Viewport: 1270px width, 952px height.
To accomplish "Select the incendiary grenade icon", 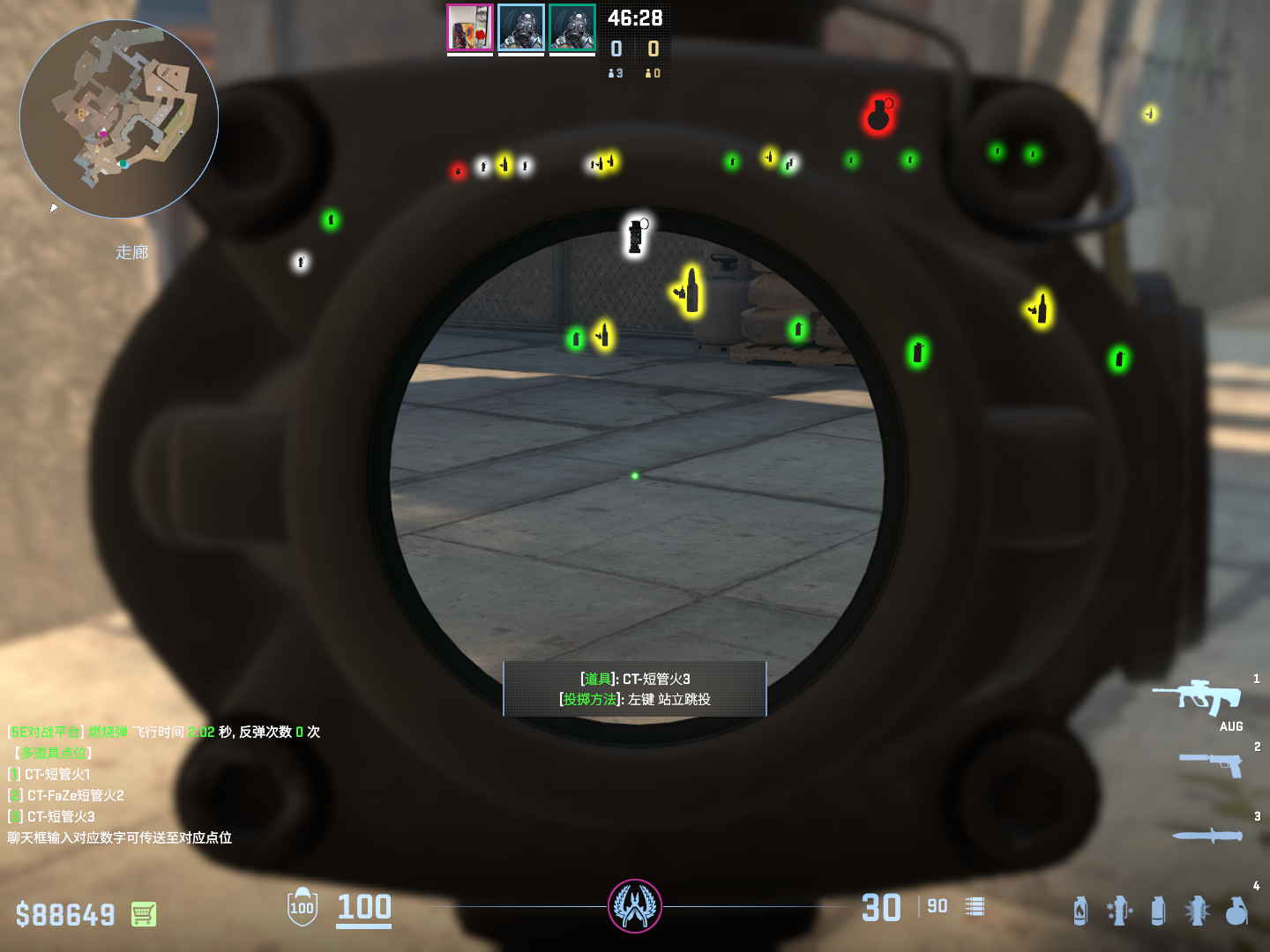I will 1080,911.
